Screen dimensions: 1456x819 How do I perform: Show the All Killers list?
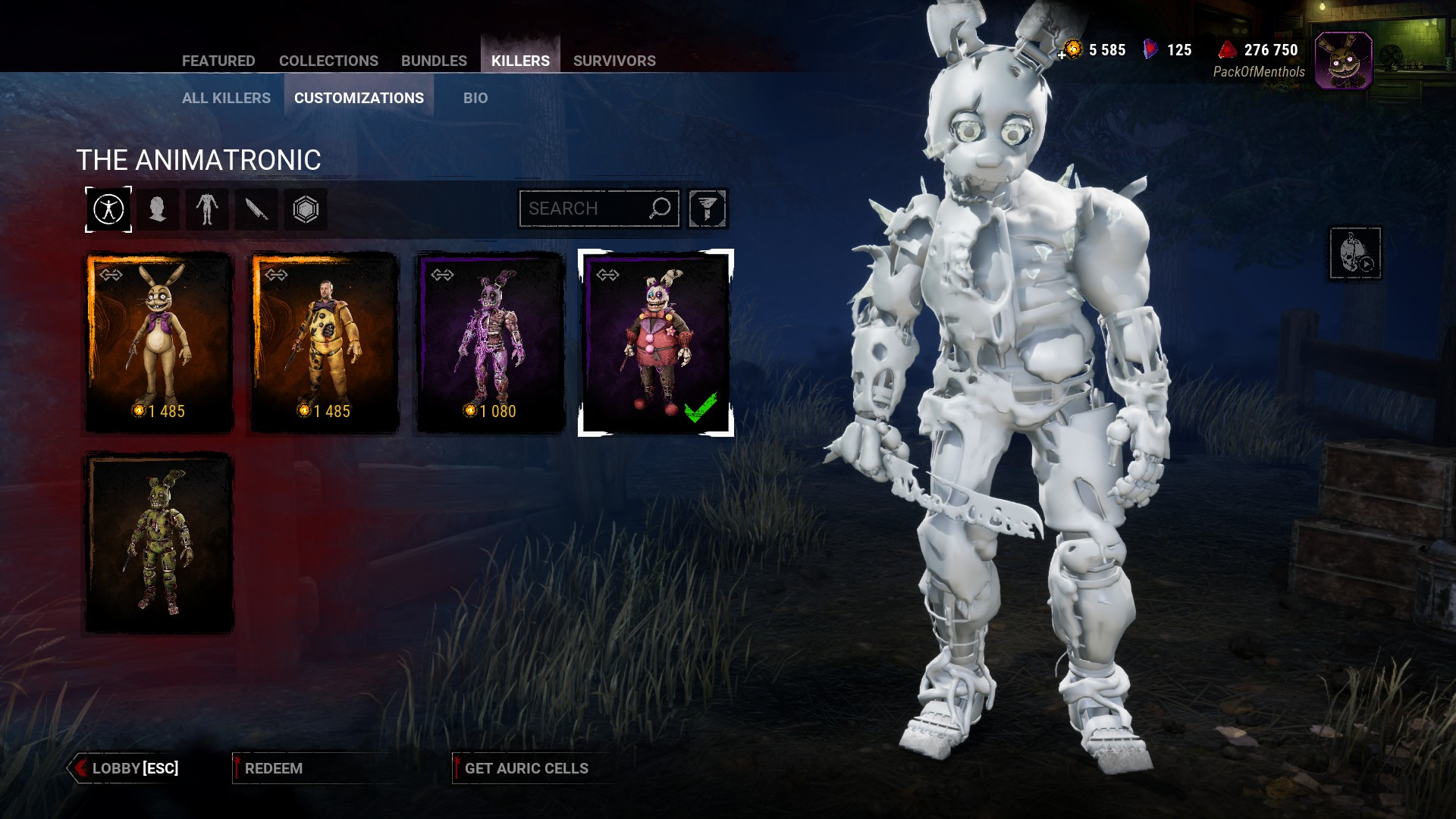[226, 98]
